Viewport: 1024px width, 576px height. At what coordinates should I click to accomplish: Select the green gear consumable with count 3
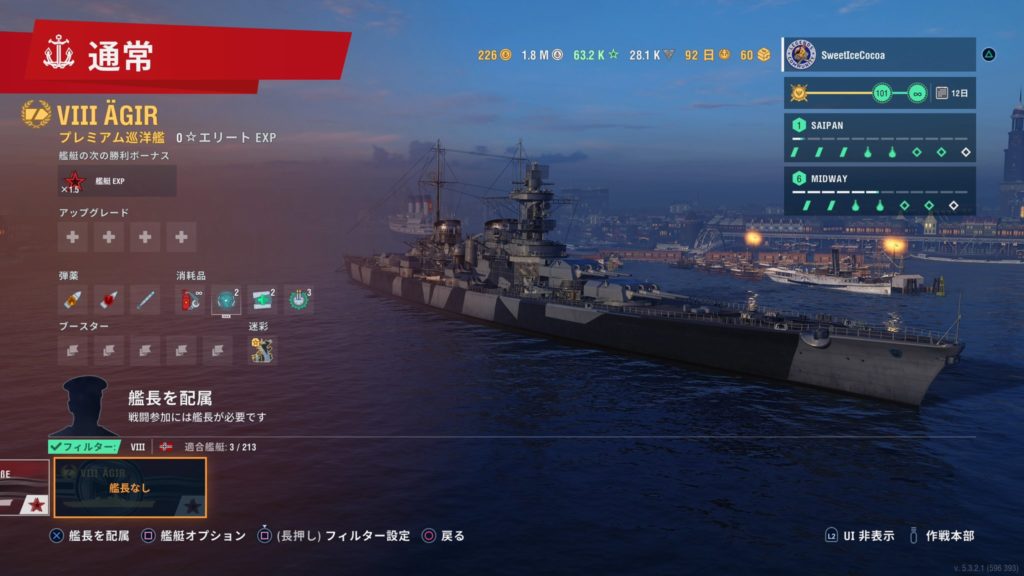298,299
